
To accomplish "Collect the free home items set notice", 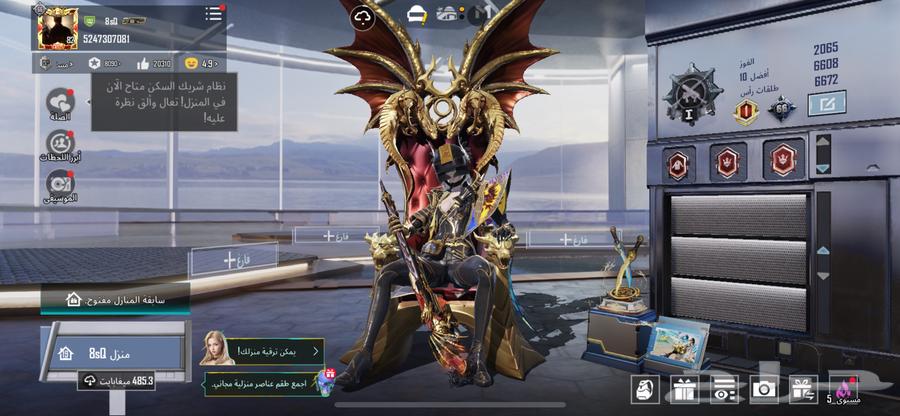I will click(x=270, y=382).
